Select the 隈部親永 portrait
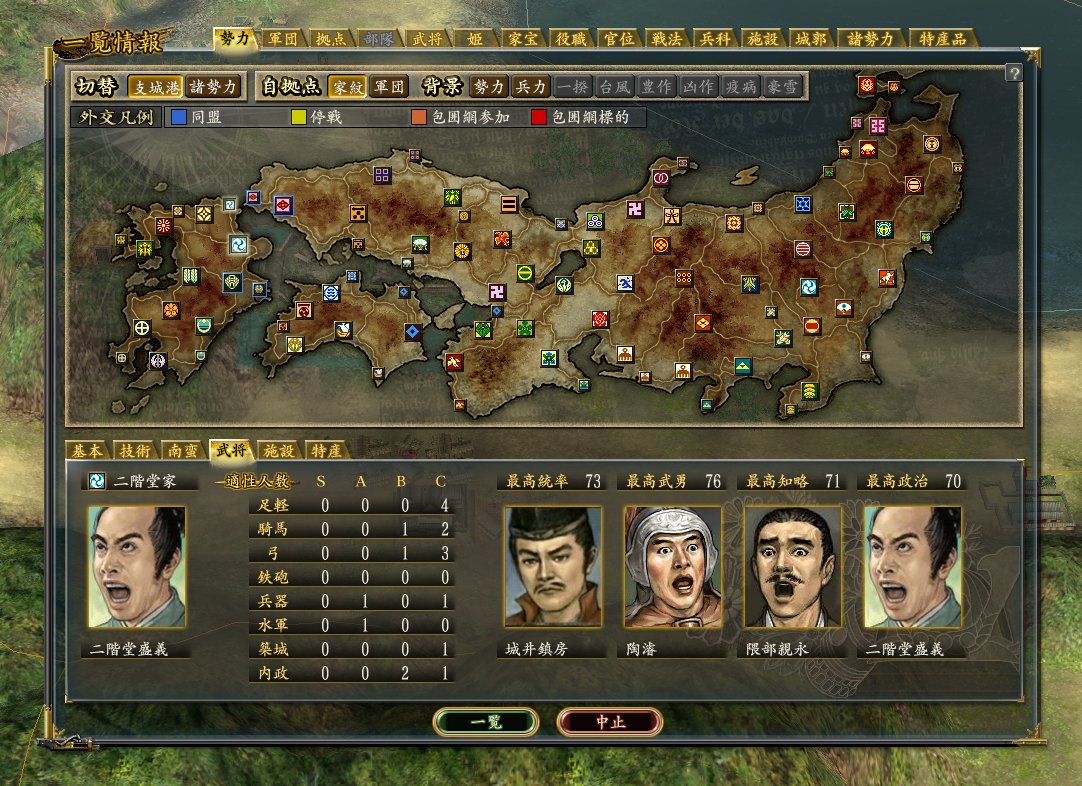The height and width of the screenshot is (786, 1082). pos(793,567)
